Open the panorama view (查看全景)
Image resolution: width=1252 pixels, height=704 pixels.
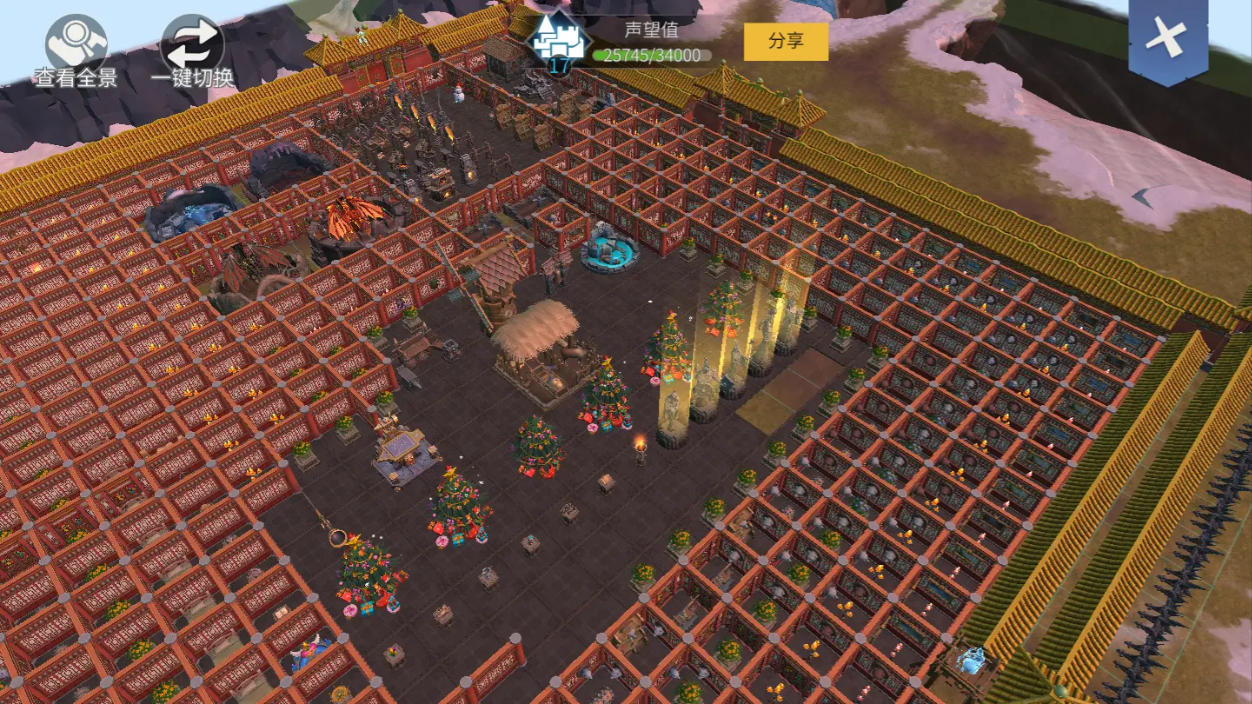click(x=76, y=45)
